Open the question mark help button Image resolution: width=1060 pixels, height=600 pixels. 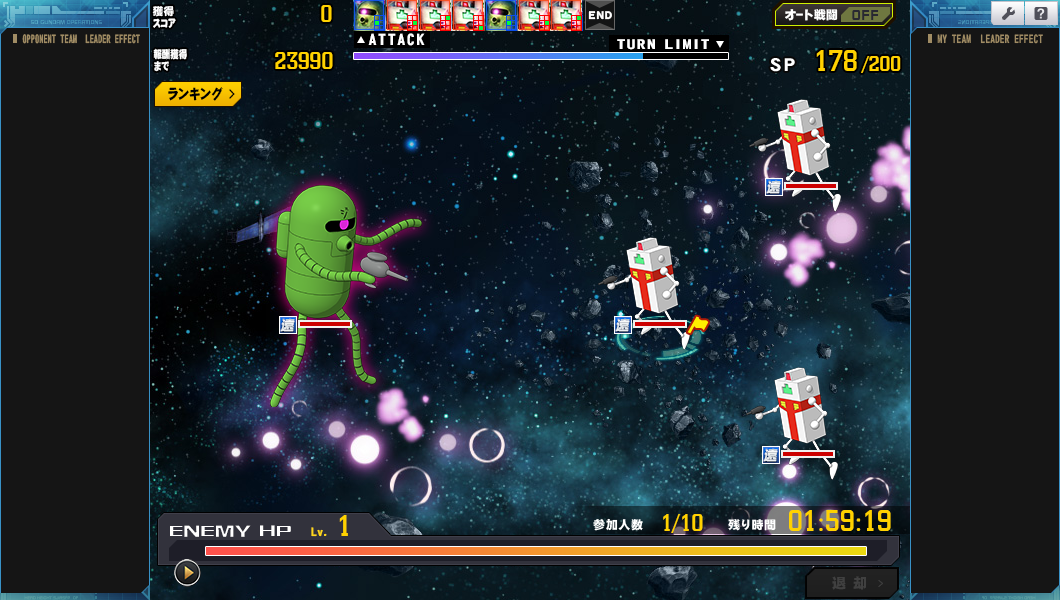pos(1040,13)
